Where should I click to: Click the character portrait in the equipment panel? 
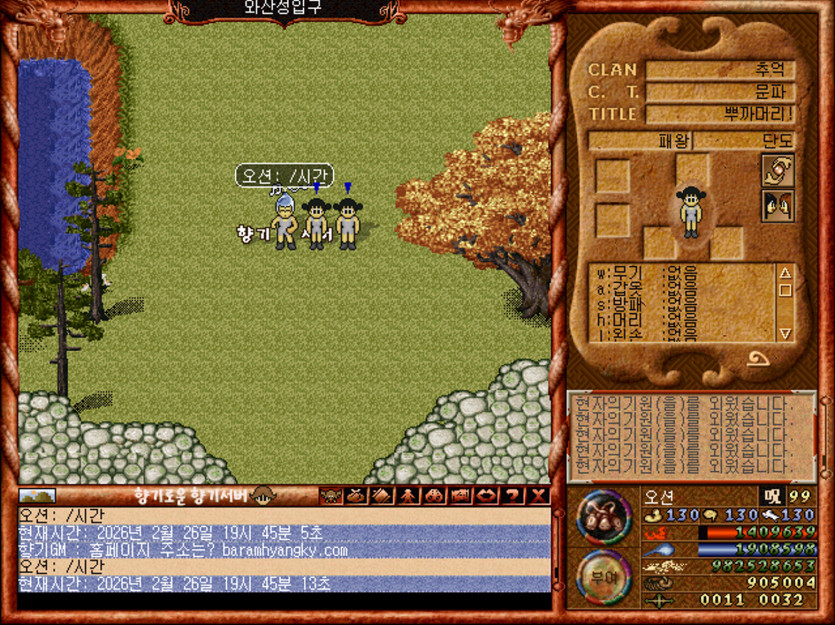coord(690,211)
